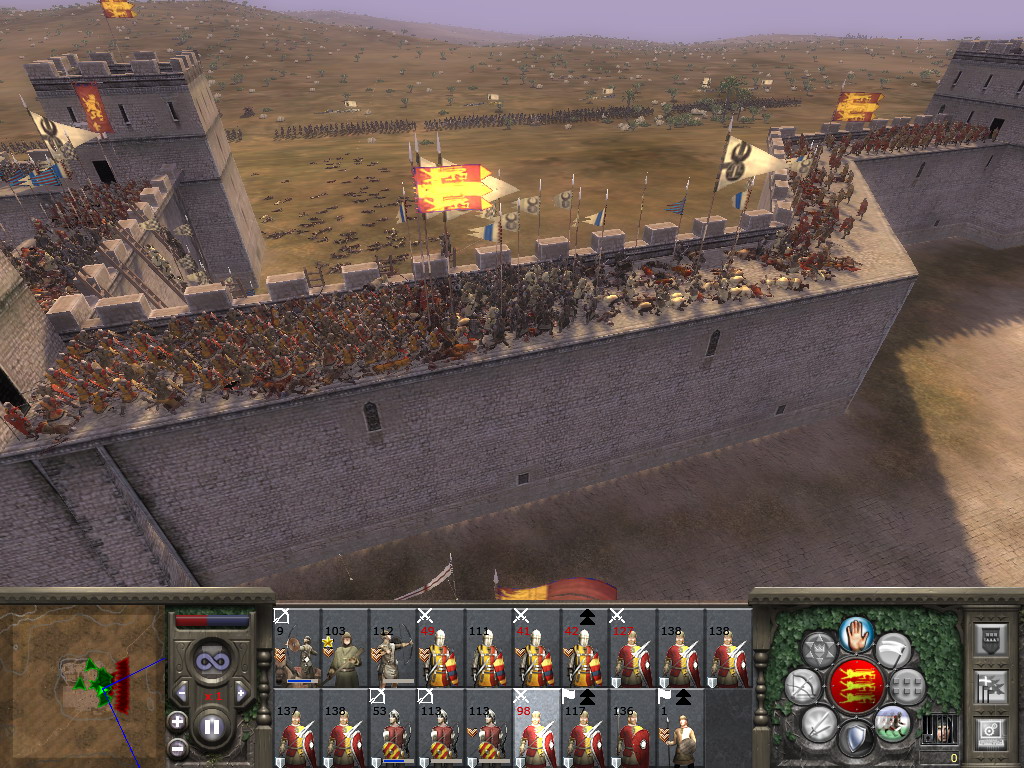Open the group formations grid button
This screenshot has width=1024, height=768.
[906, 686]
